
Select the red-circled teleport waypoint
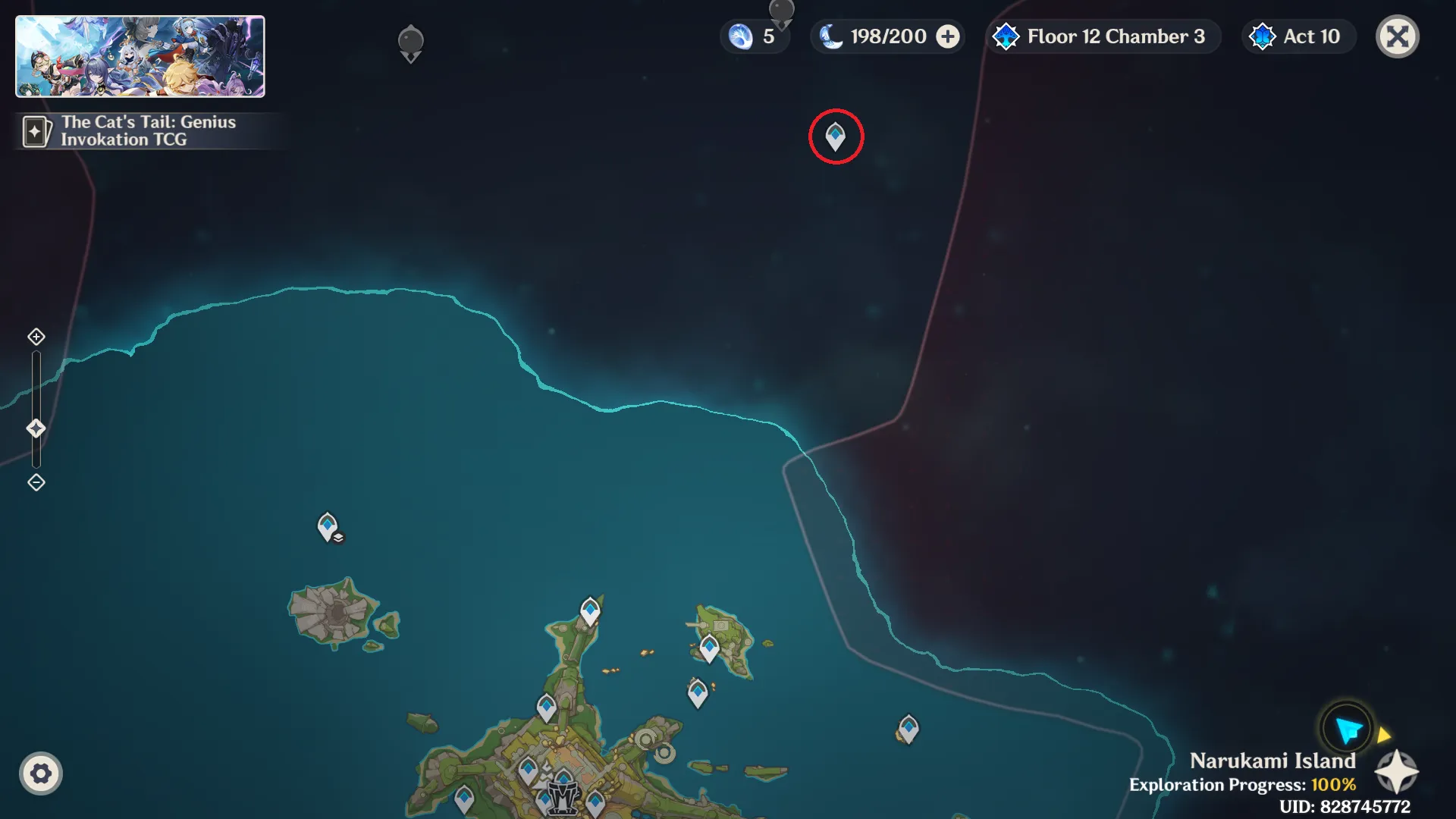(836, 136)
